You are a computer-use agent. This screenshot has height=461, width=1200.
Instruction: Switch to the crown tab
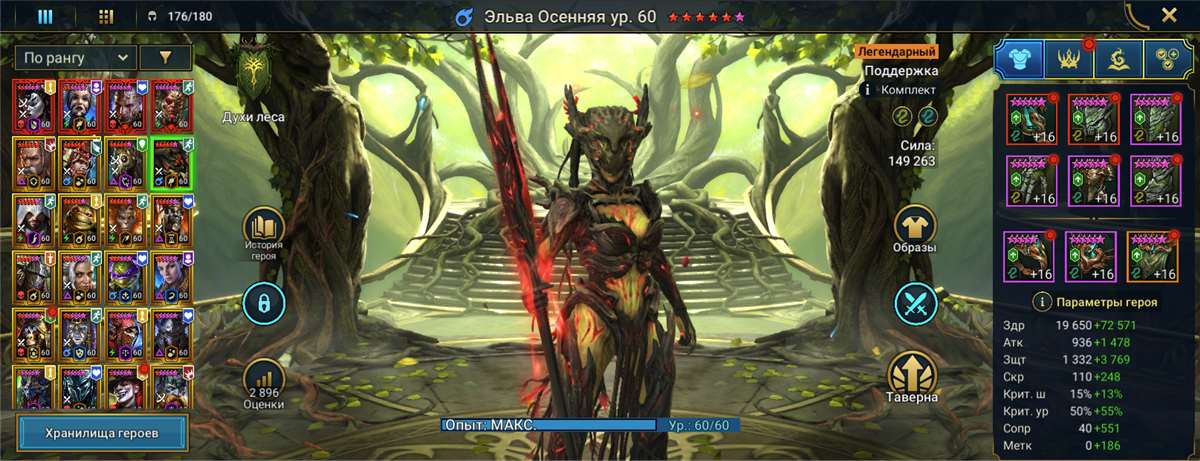point(1069,59)
